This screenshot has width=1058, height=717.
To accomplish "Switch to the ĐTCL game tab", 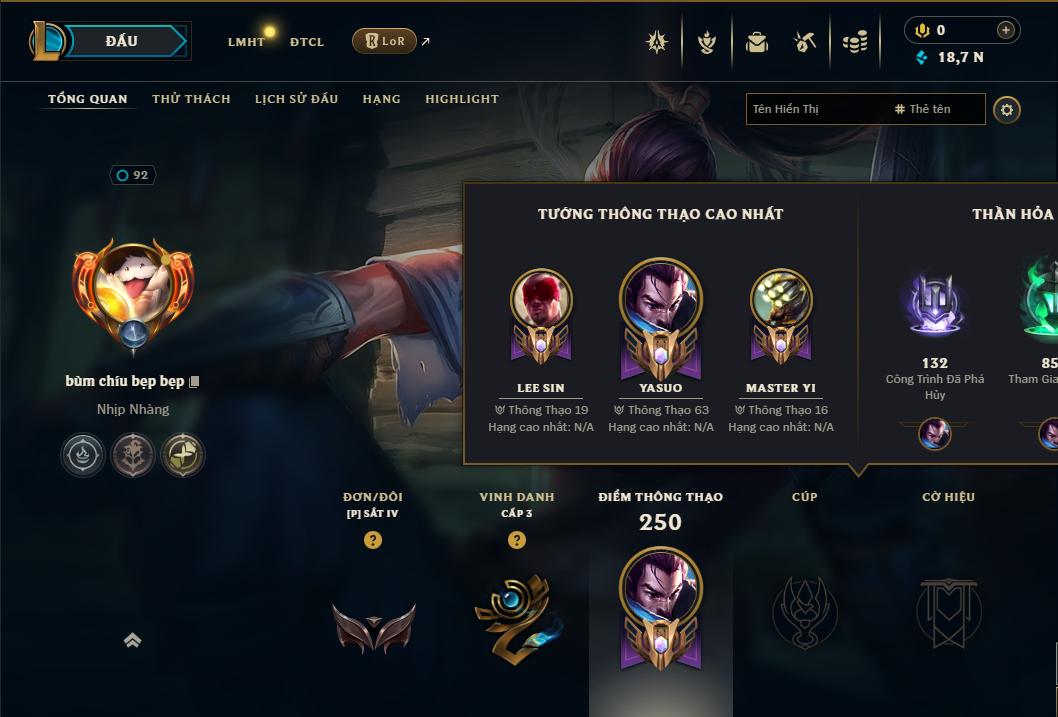I will (307, 42).
